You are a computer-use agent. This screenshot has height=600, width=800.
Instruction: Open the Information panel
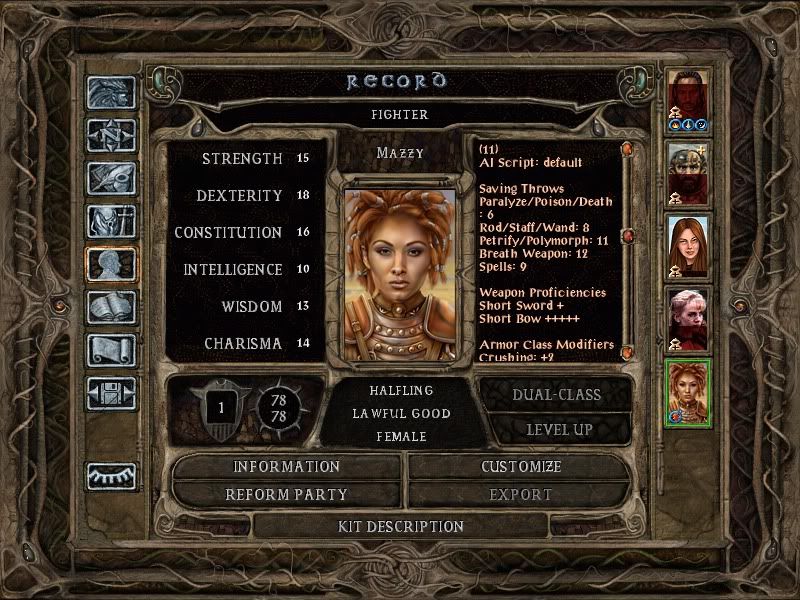(x=287, y=467)
